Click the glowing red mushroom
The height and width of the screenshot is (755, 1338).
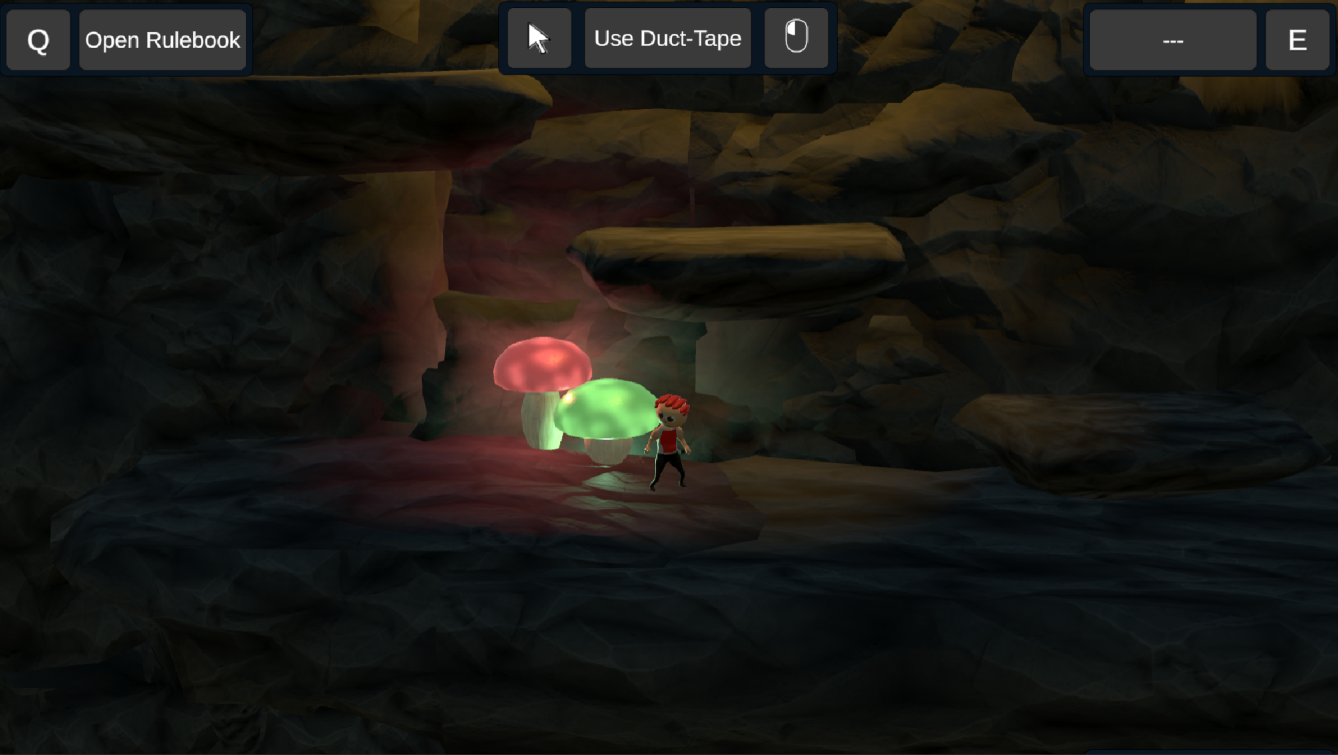[x=543, y=365]
